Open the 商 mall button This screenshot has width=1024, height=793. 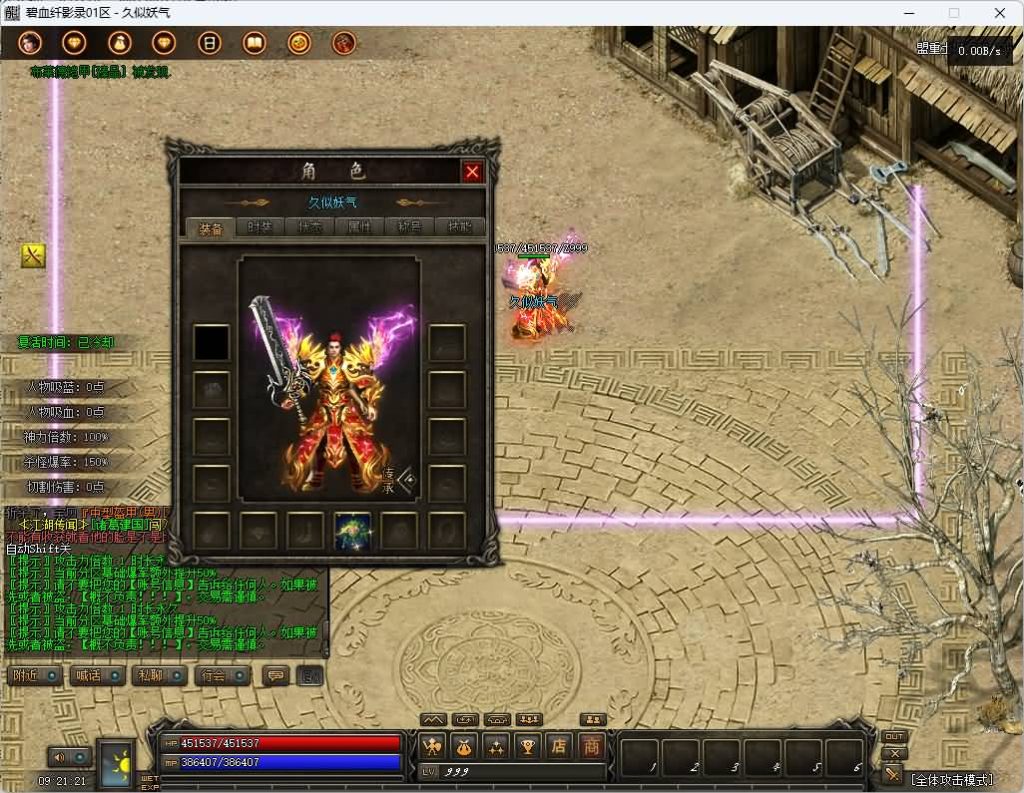[x=592, y=745]
